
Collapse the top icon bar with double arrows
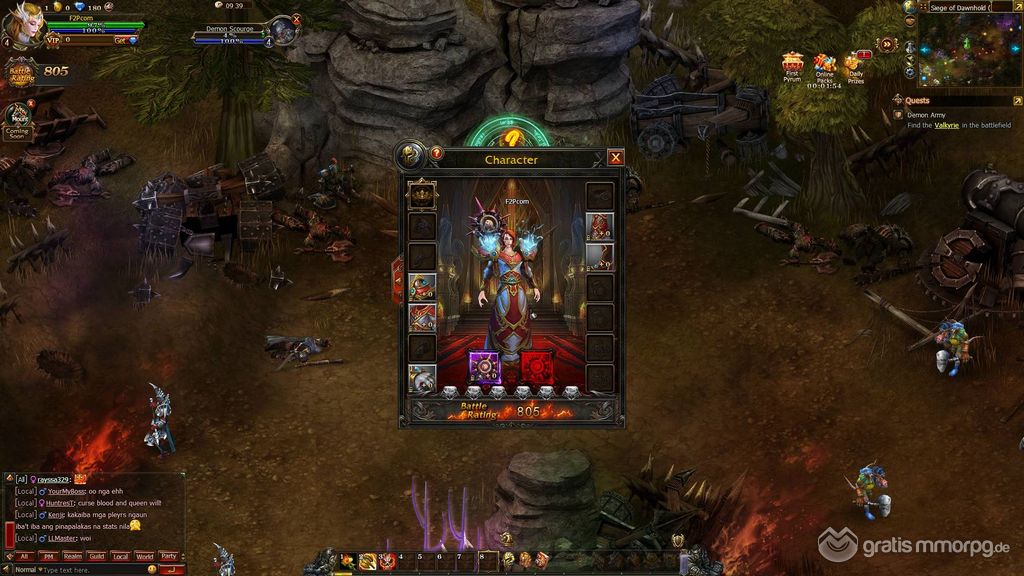pos(887,44)
